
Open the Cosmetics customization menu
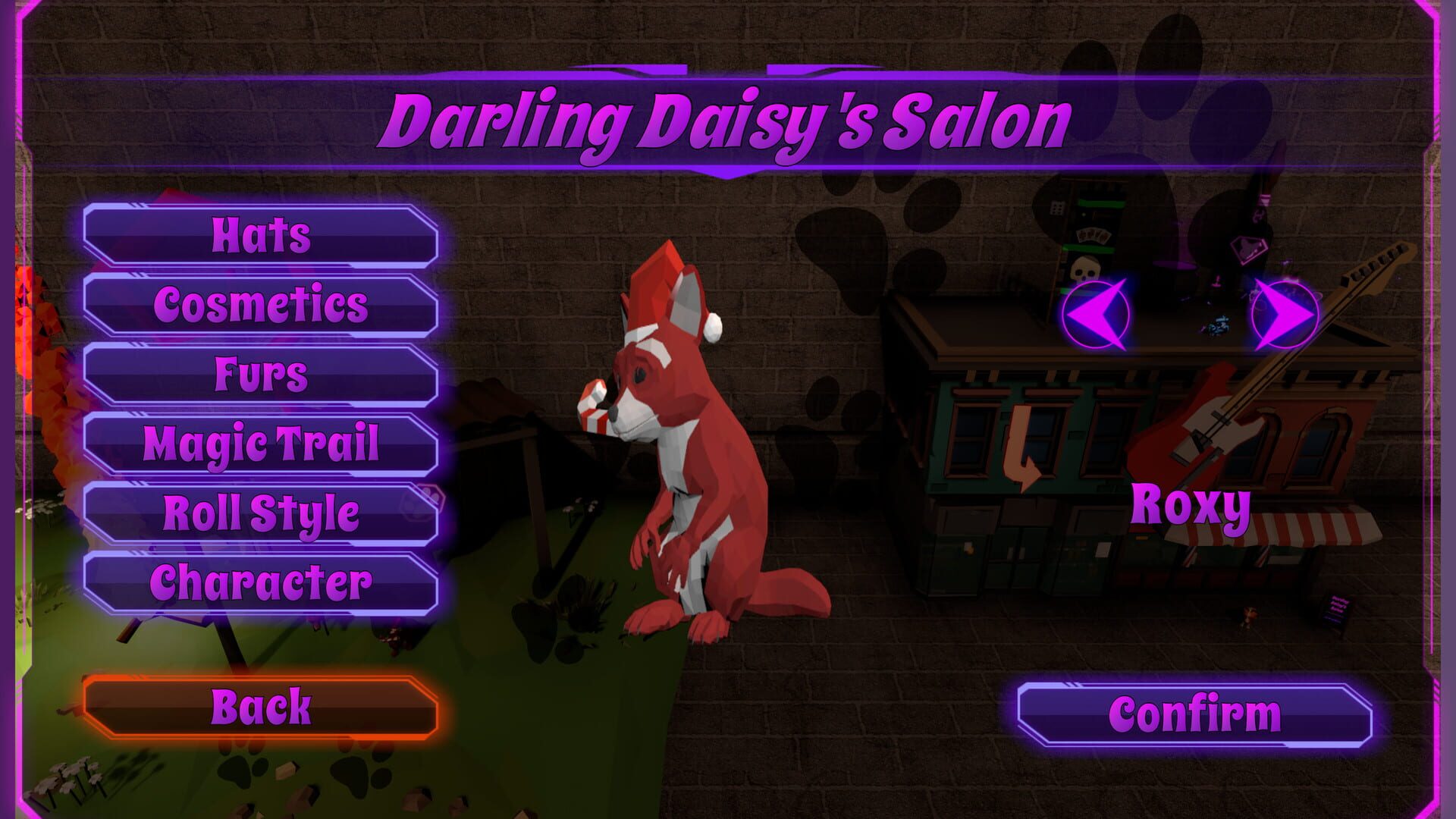coord(262,305)
